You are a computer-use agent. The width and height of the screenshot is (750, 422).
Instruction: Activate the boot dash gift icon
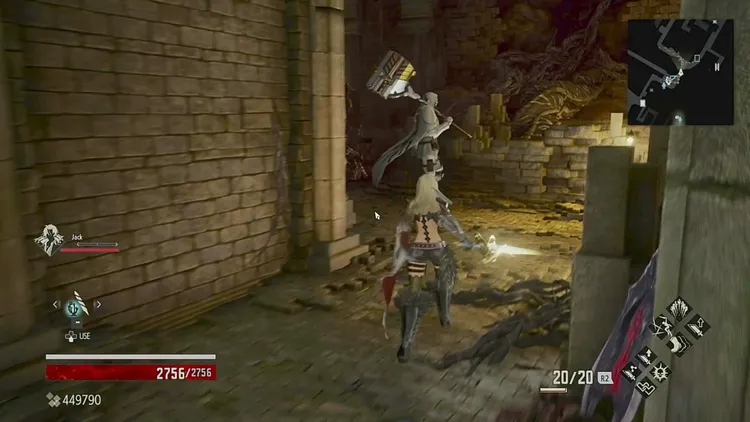pyautogui.click(x=678, y=343)
